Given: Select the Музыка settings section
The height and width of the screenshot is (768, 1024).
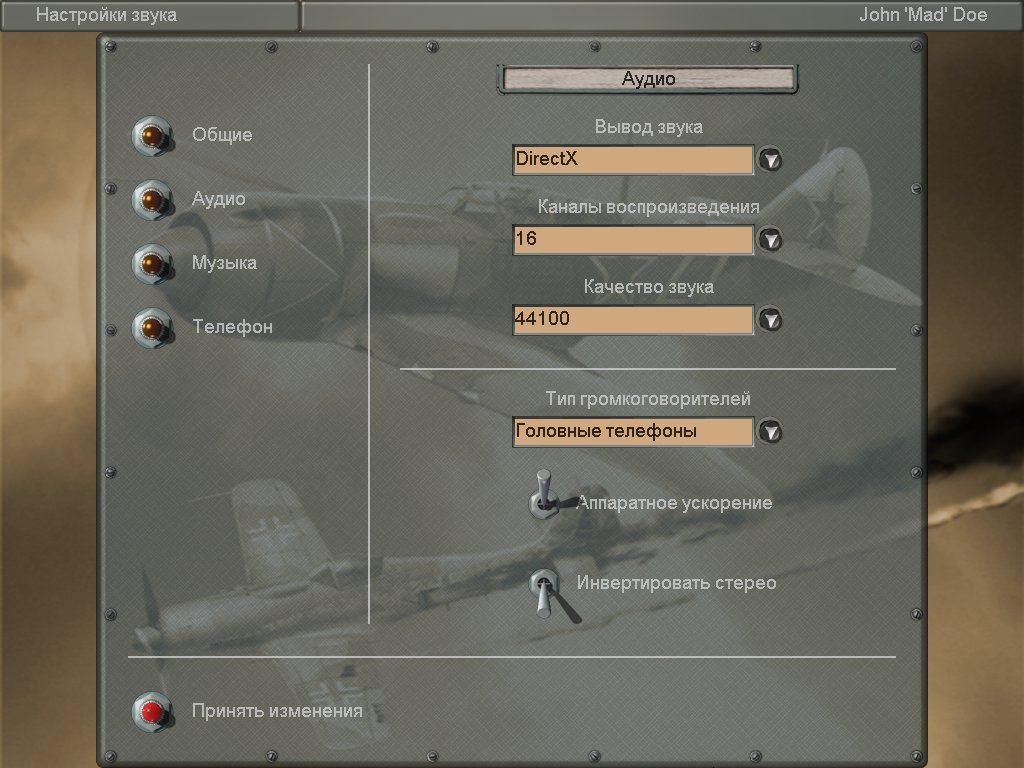Looking at the screenshot, I should point(152,264).
